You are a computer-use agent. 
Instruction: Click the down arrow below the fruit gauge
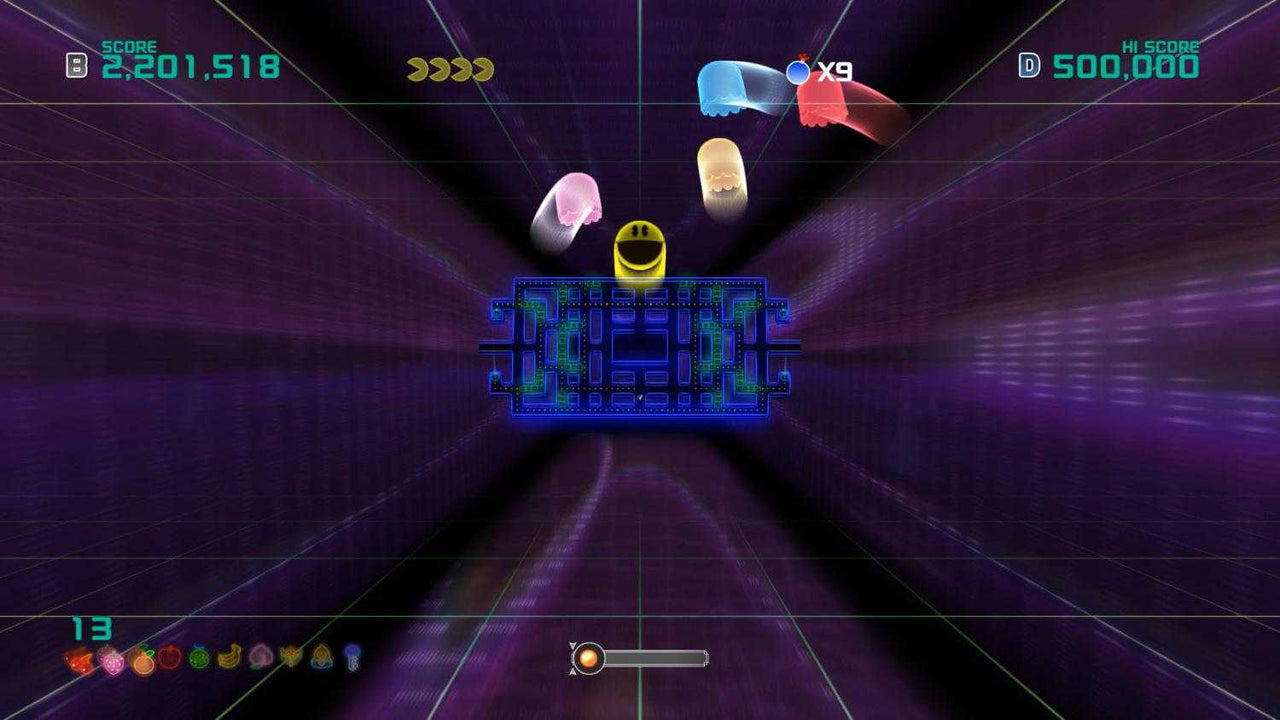[572, 672]
